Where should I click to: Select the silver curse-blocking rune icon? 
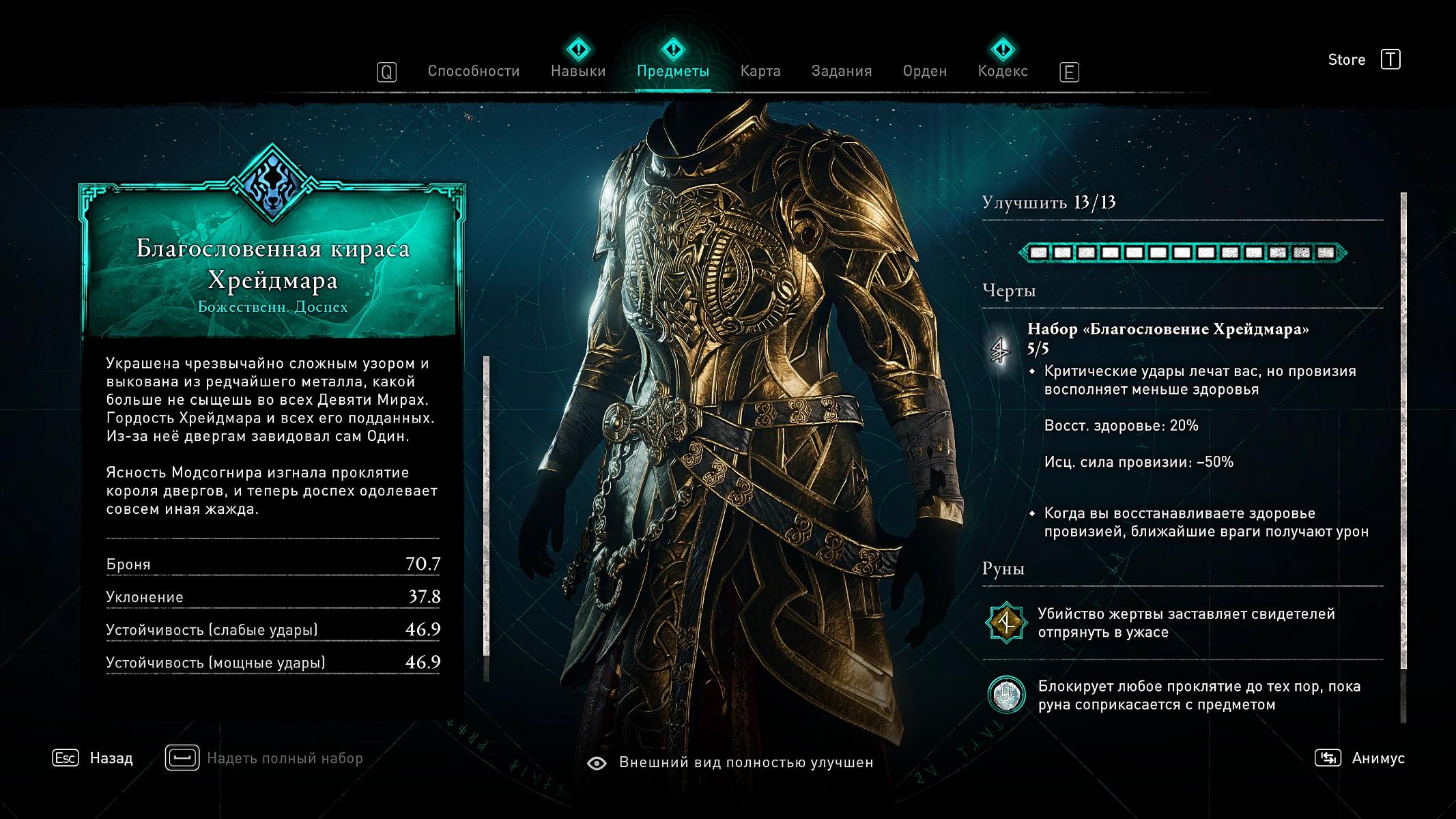[x=1006, y=695]
